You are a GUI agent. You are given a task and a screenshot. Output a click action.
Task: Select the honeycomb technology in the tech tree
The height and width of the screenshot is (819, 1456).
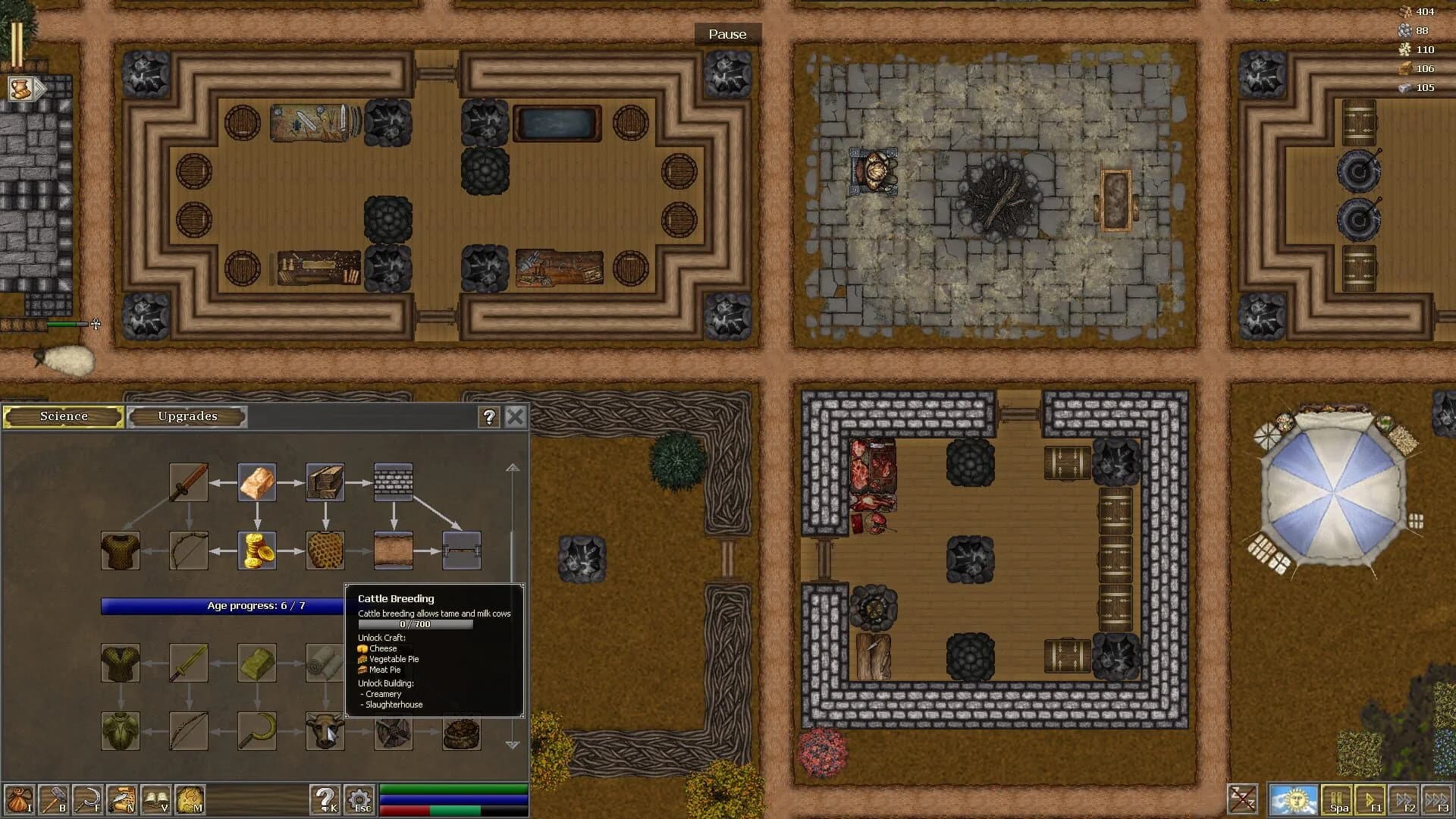coord(326,549)
